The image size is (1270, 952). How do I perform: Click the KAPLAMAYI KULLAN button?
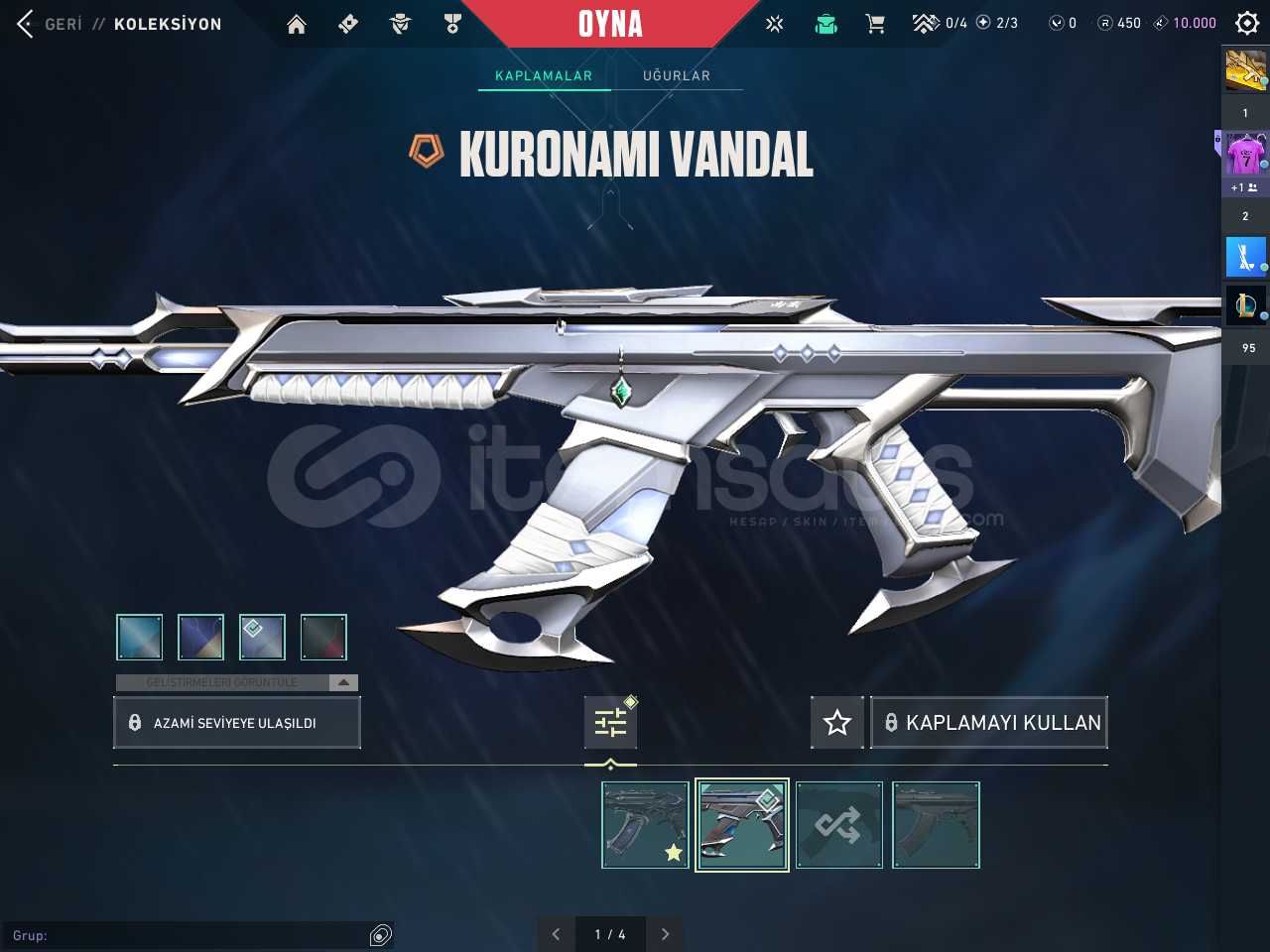989,722
